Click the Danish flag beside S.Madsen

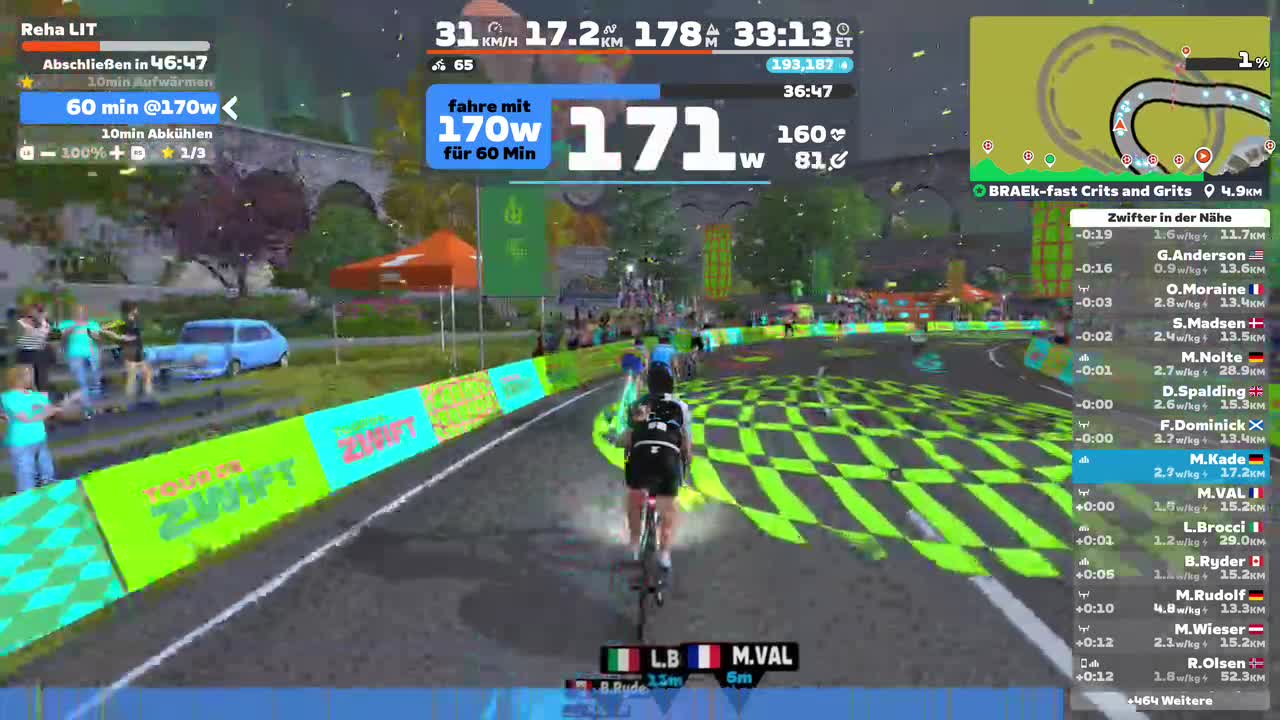coord(1257,323)
